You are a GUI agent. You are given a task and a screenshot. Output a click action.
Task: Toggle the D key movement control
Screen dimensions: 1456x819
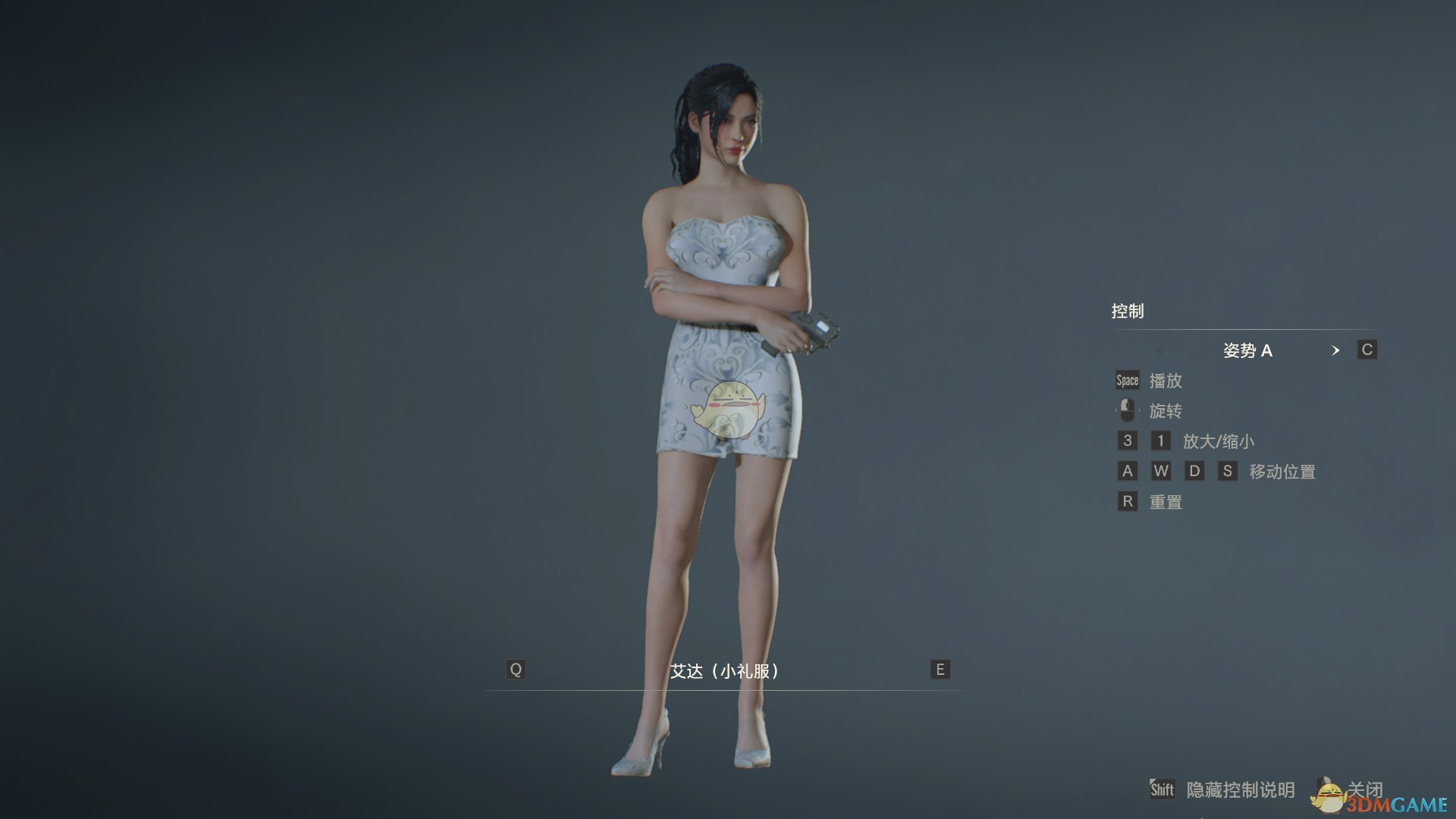click(x=1195, y=471)
